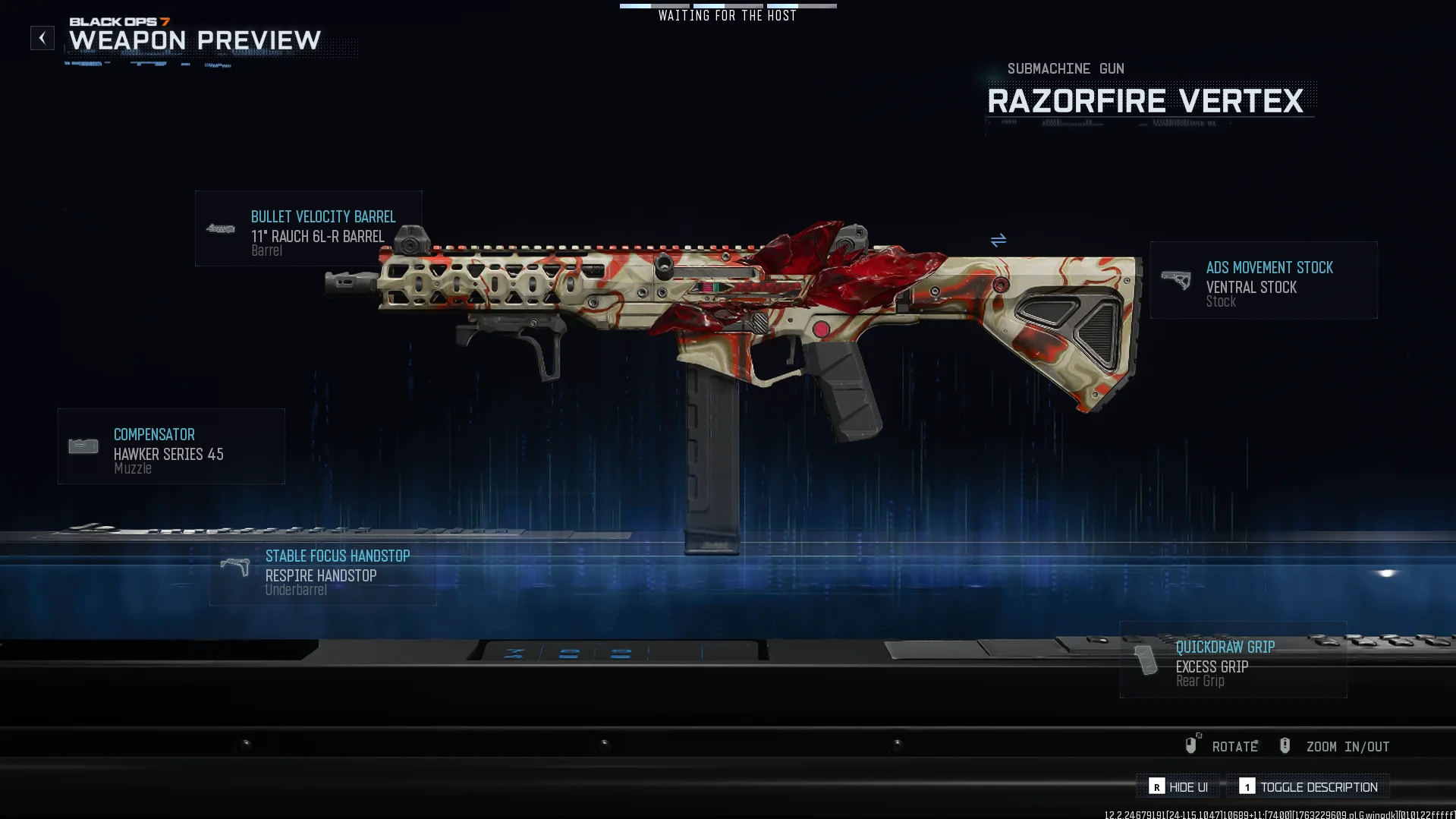The height and width of the screenshot is (819, 1456).
Task: Open the Compensator muzzle attachment
Action: tap(171, 446)
